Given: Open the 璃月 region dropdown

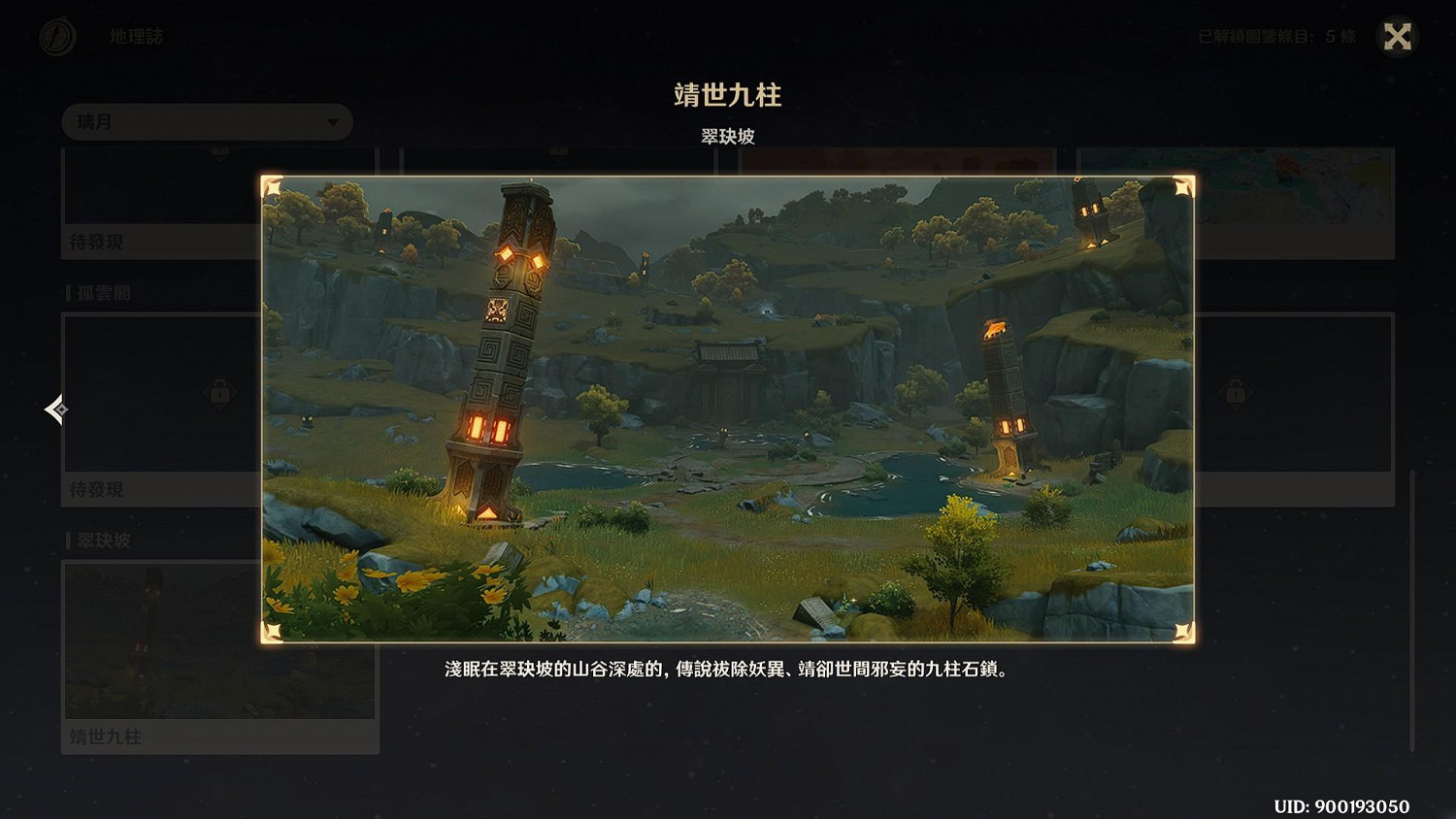Looking at the screenshot, I should pos(207,121).
